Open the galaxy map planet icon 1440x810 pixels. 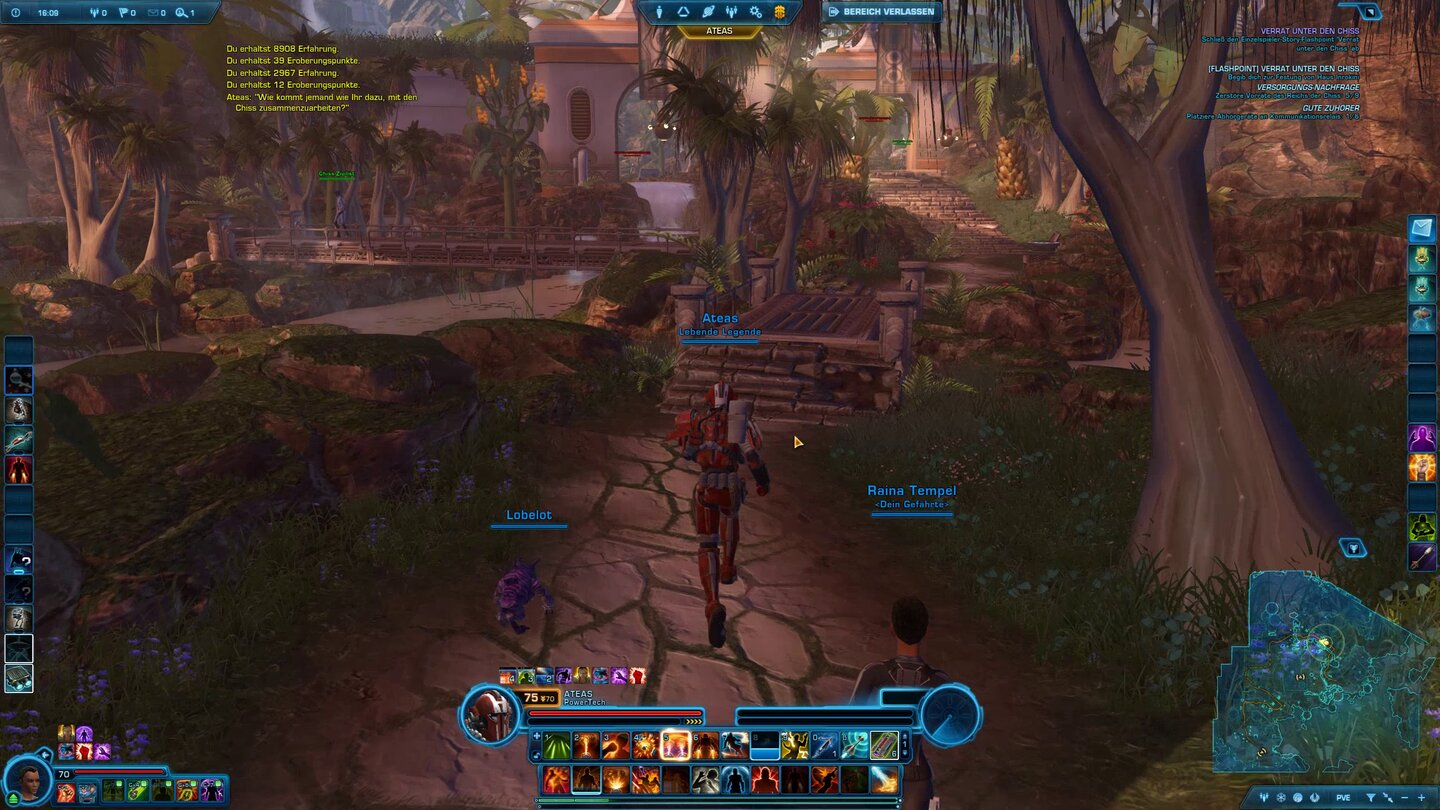[x=708, y=12]
